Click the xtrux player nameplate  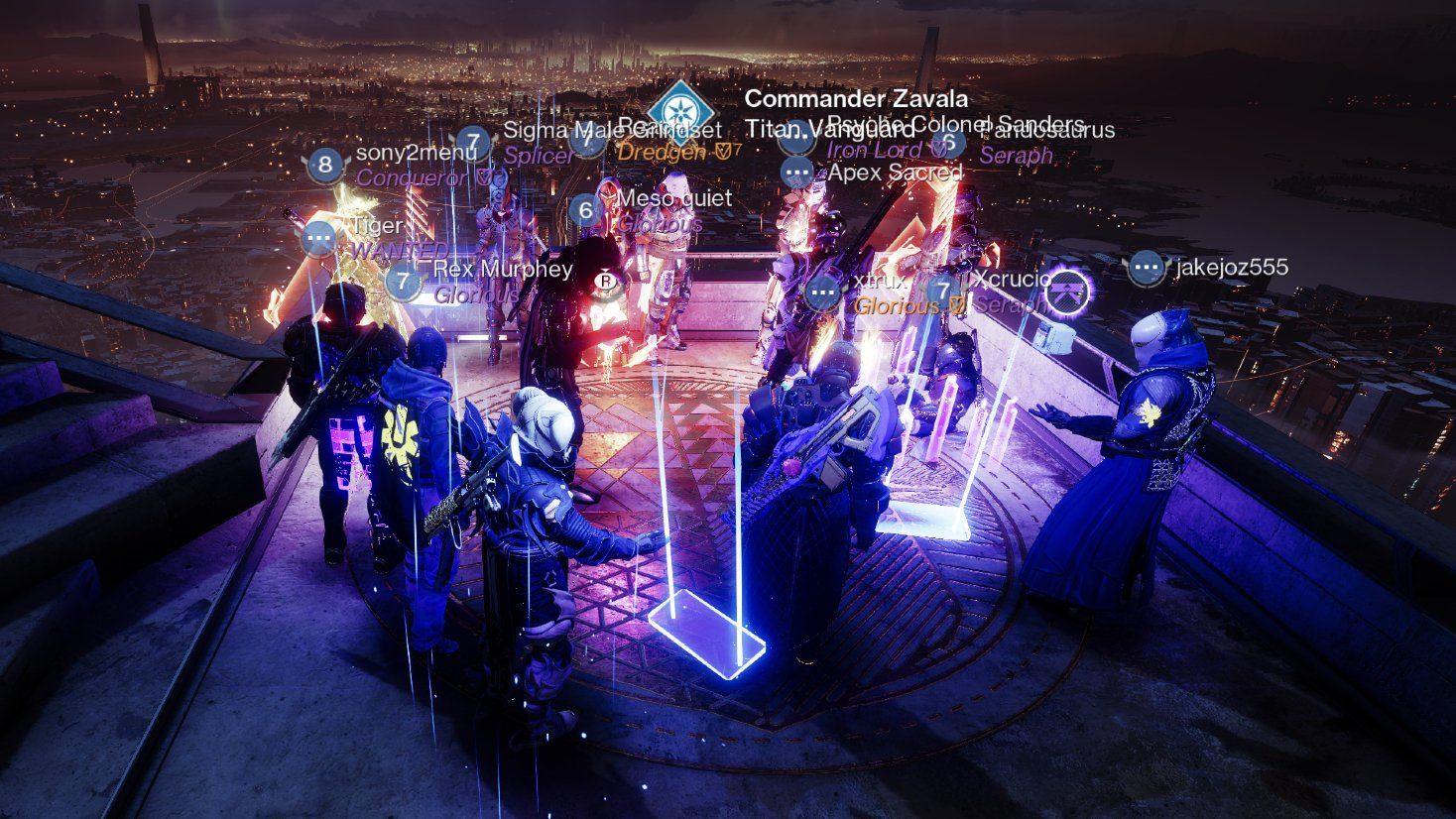coord(866,281)
